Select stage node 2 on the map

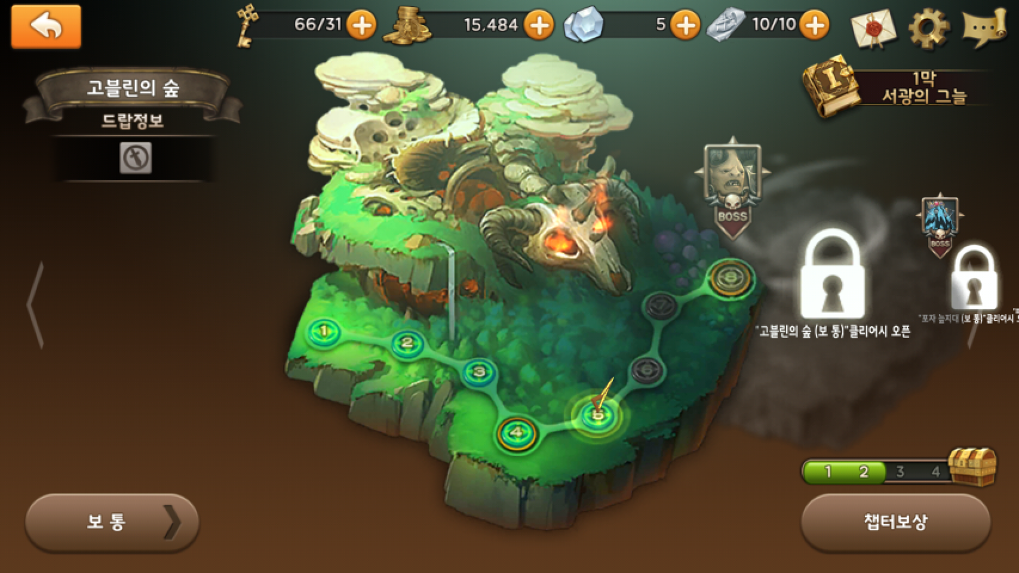[406, 345]
